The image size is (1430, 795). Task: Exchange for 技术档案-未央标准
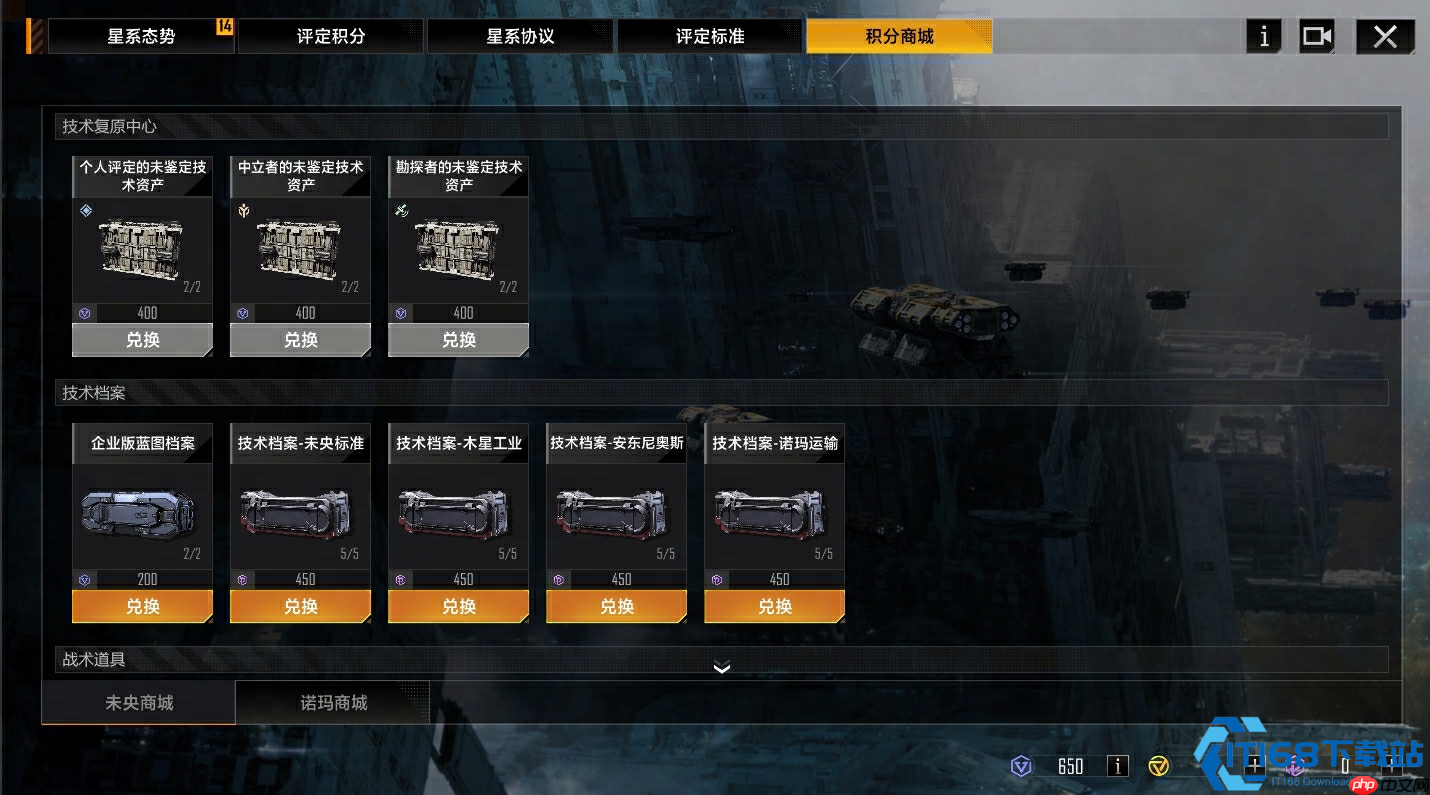click(x=300, y=606)
